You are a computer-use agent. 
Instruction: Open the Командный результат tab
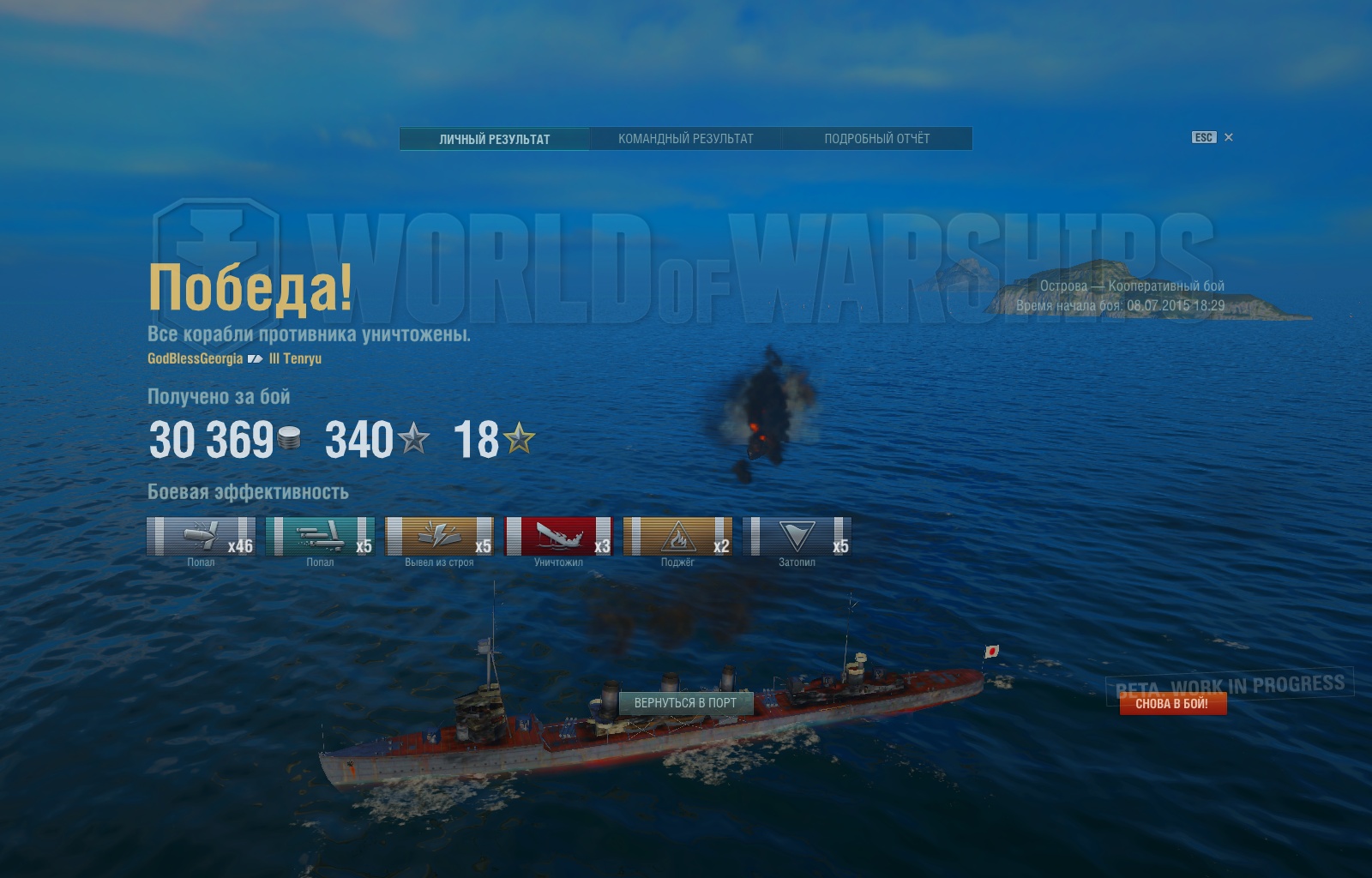pos(686,139)
